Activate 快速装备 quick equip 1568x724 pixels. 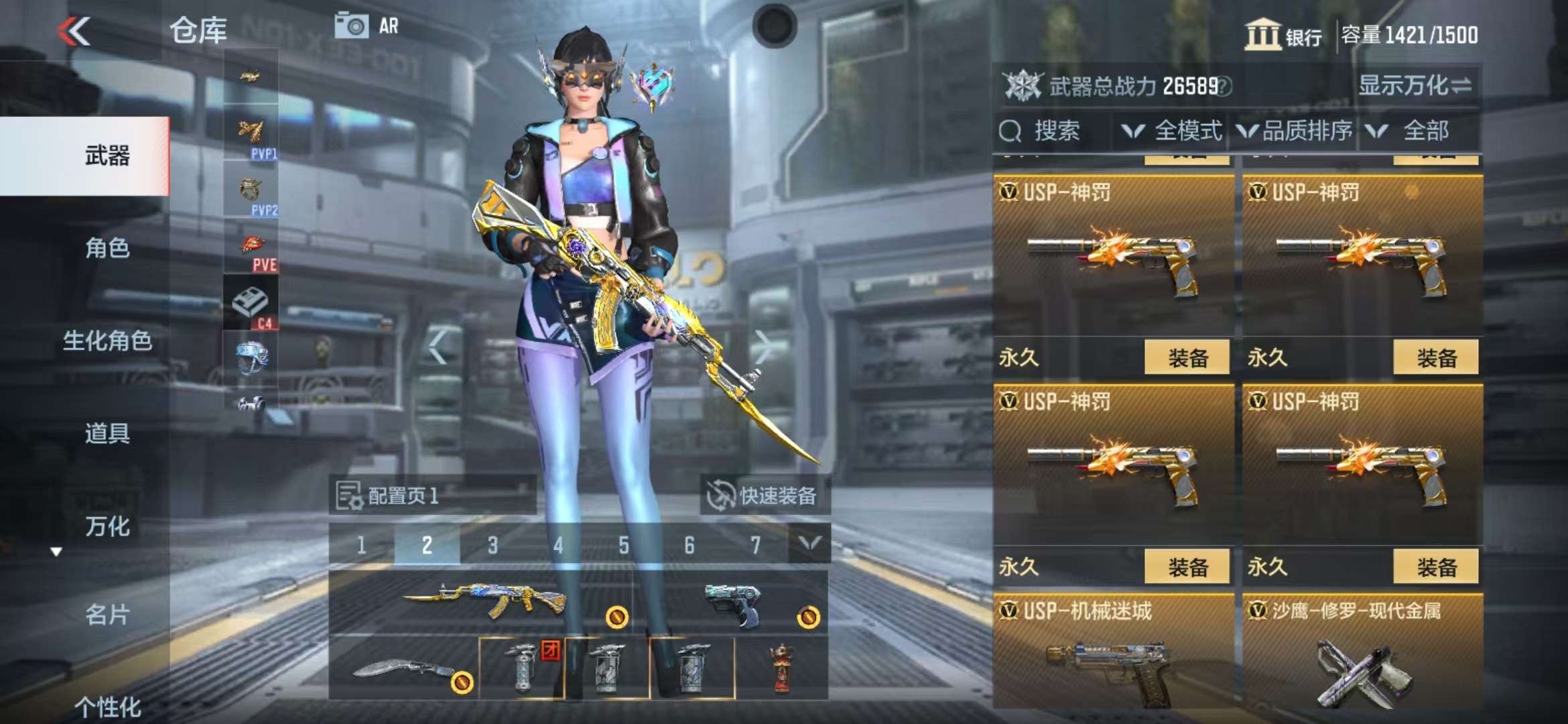(765, 495)
